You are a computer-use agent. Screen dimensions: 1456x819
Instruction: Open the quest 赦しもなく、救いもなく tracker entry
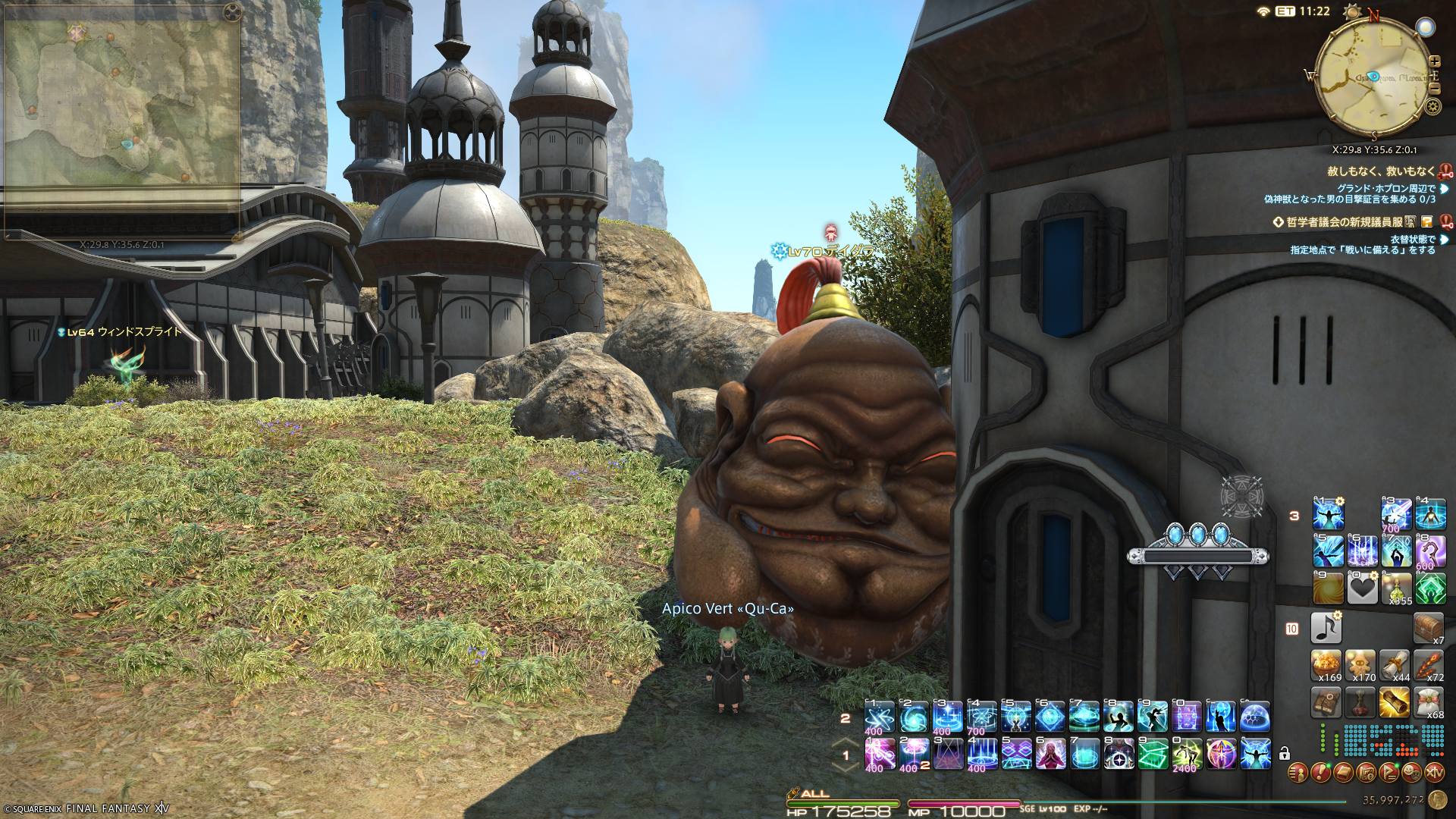[1380, 171]
